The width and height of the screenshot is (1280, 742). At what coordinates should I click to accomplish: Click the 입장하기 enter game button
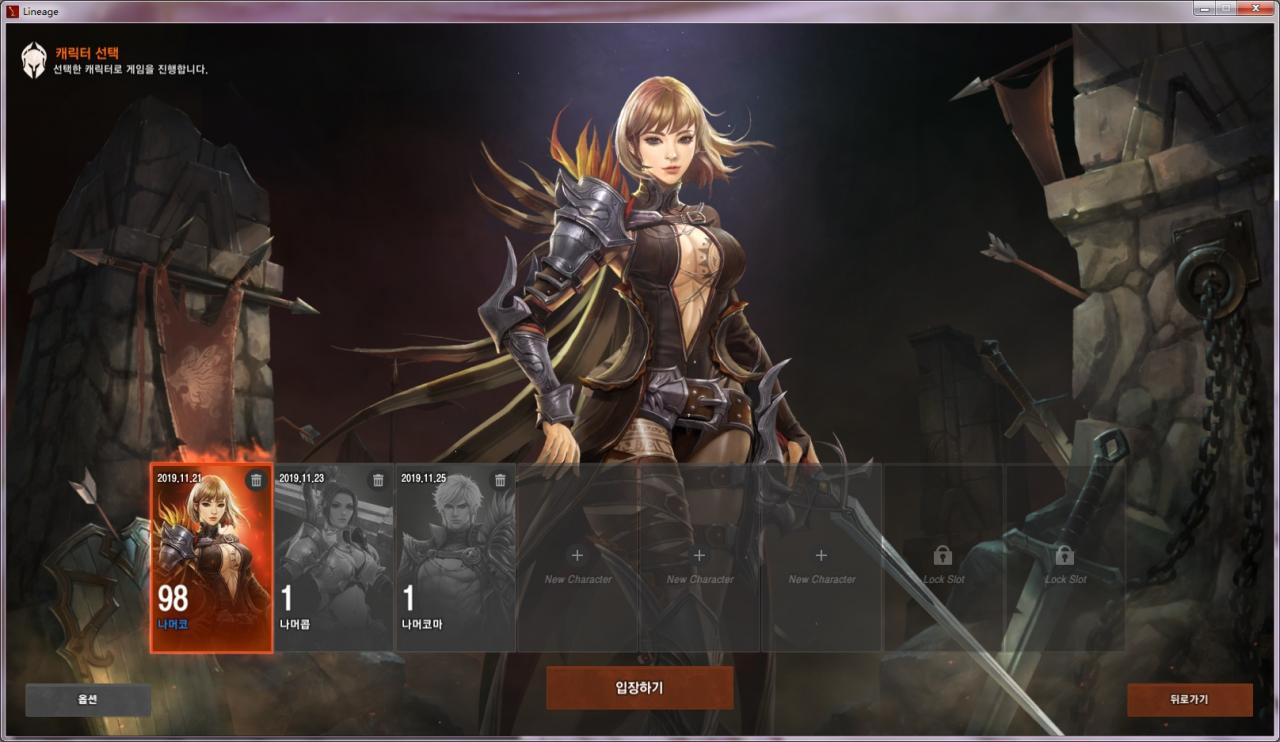point(639,688)
